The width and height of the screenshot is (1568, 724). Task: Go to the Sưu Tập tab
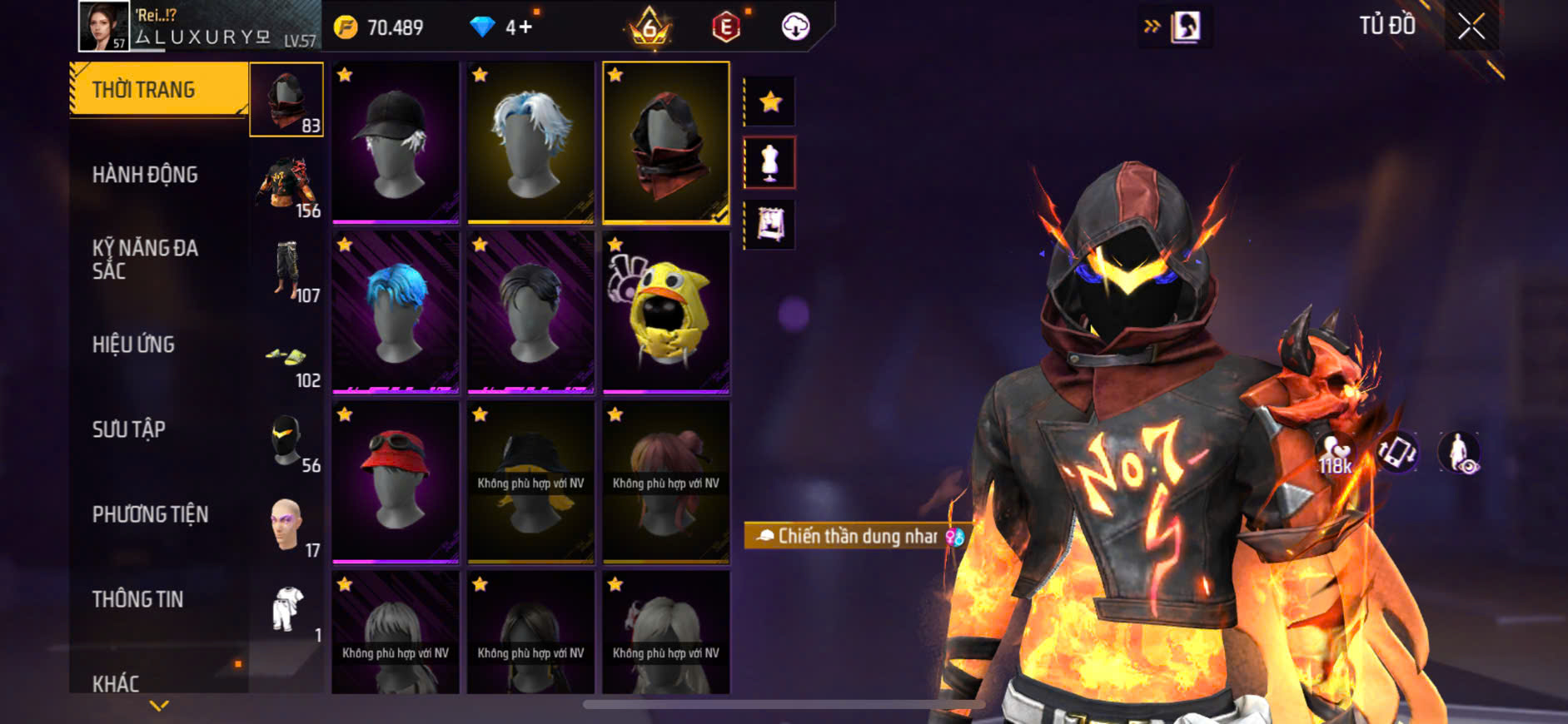click(129, 429)
